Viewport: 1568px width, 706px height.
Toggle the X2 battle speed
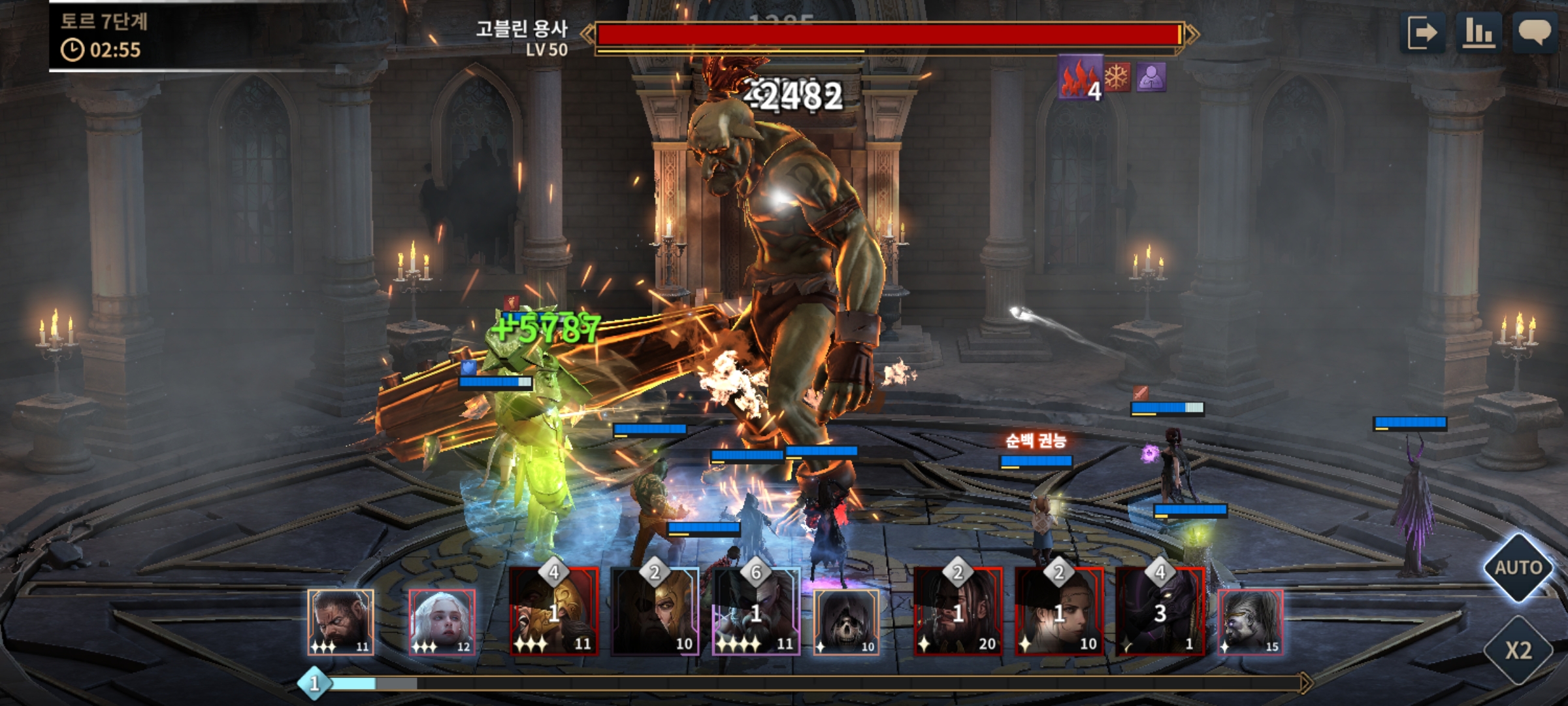tap(1518, 650)
